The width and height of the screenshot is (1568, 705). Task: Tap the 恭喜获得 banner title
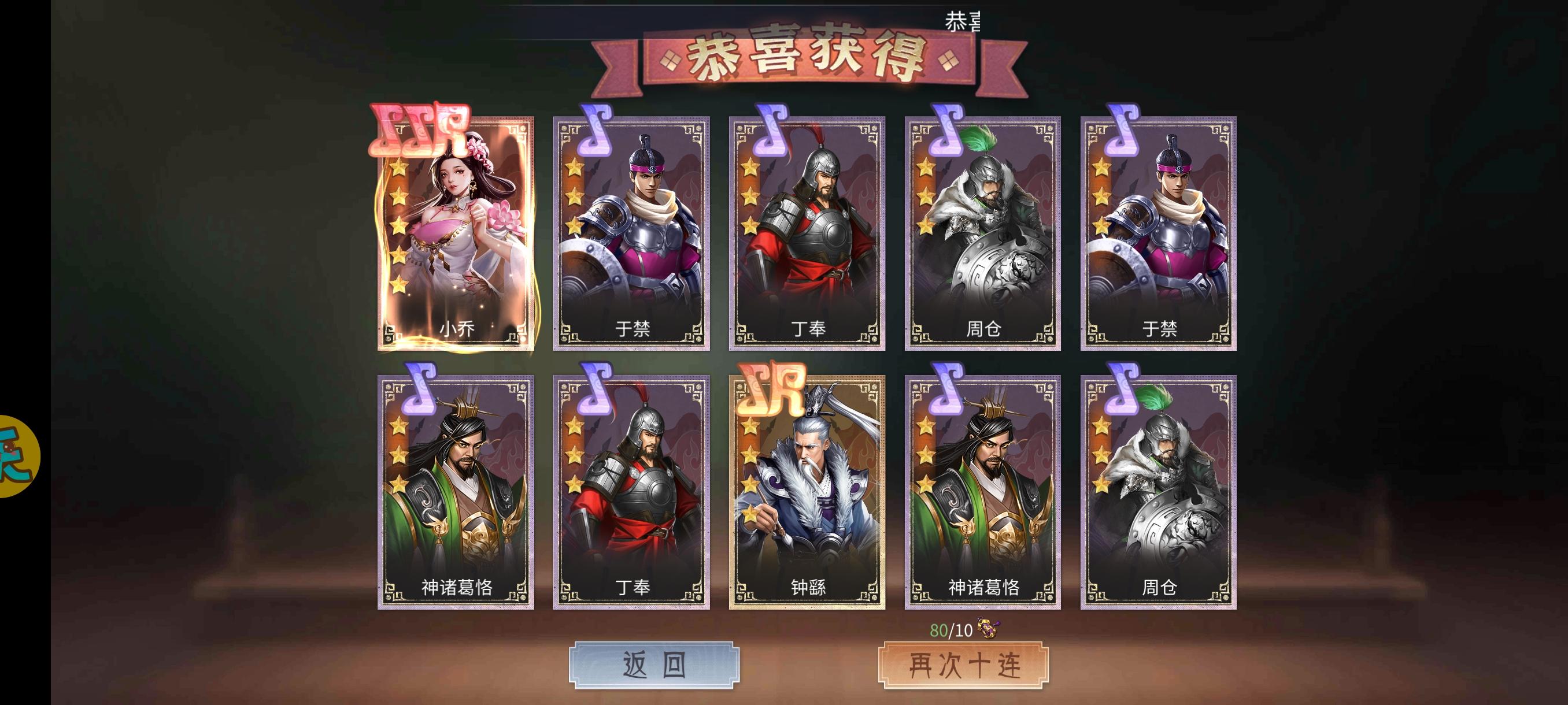809,61
